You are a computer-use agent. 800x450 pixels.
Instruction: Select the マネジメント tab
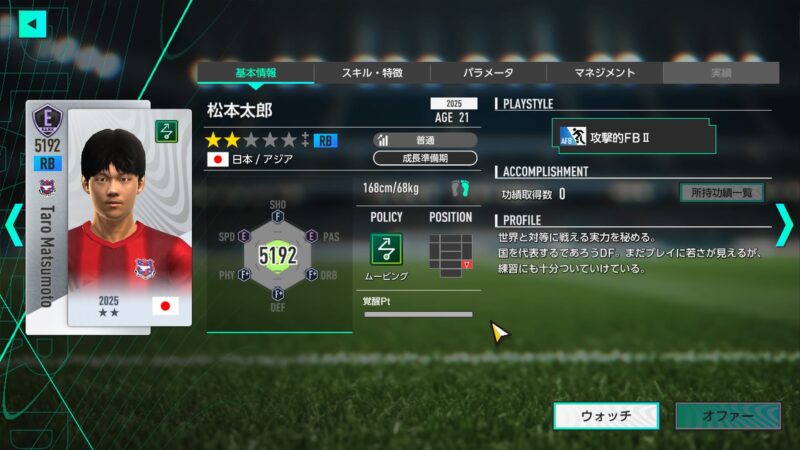click(x=604, y=73)
